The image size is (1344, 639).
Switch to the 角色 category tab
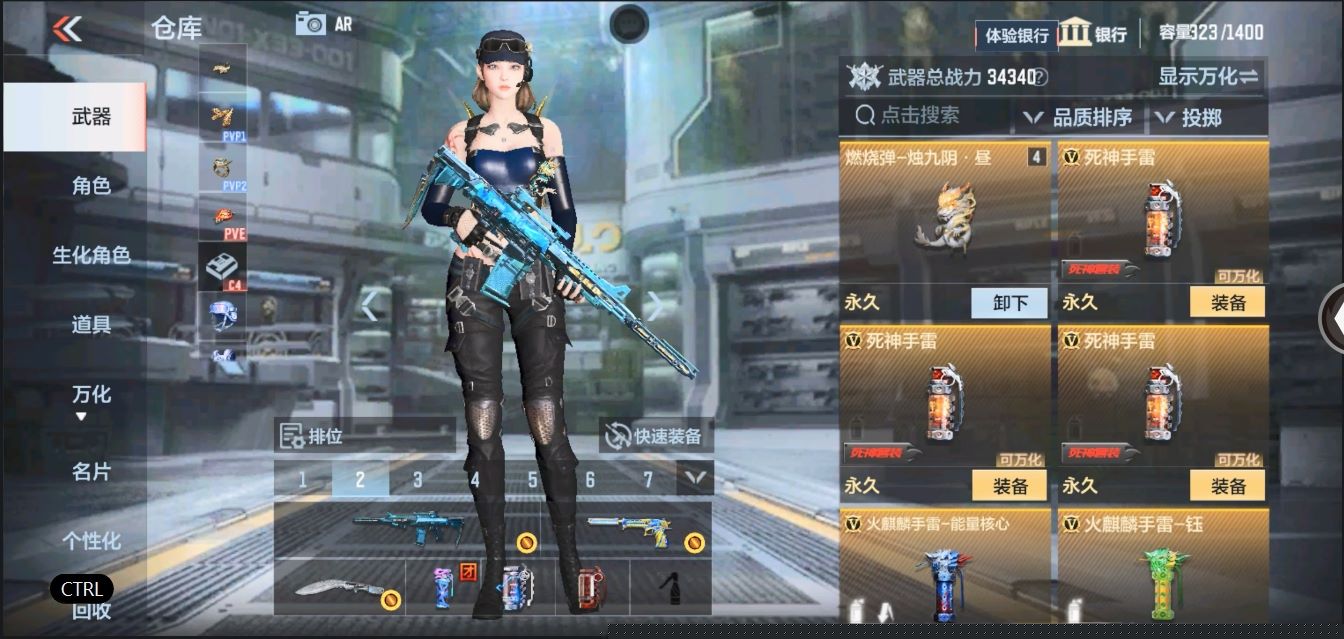point(91,186)
